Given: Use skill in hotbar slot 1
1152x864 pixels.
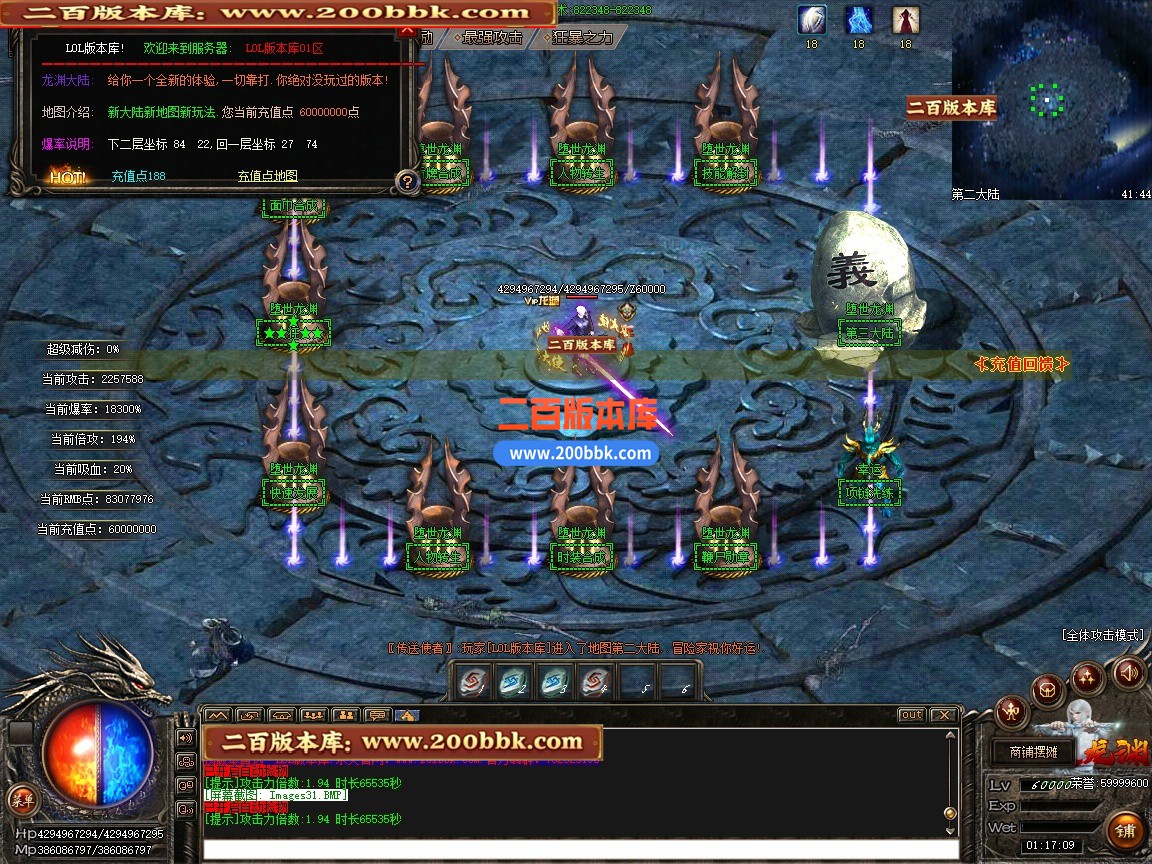Looking at the screenshot, I should click(x=472, y=683).
